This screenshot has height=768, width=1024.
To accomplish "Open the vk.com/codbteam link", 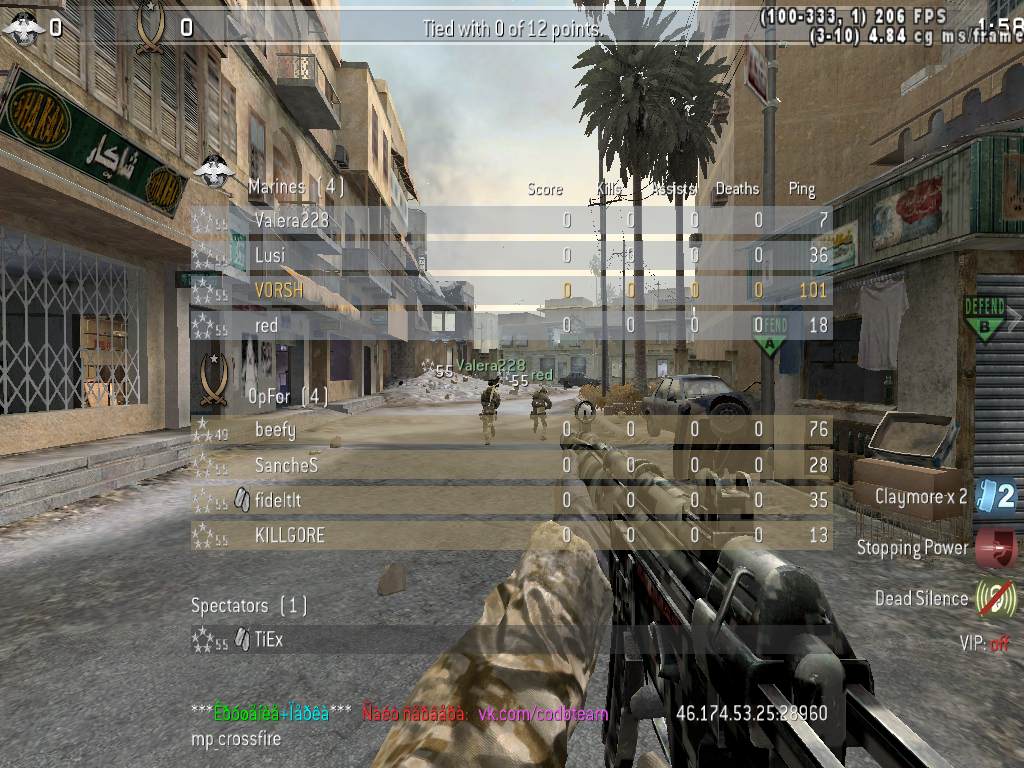I will (x=542, y=714).
